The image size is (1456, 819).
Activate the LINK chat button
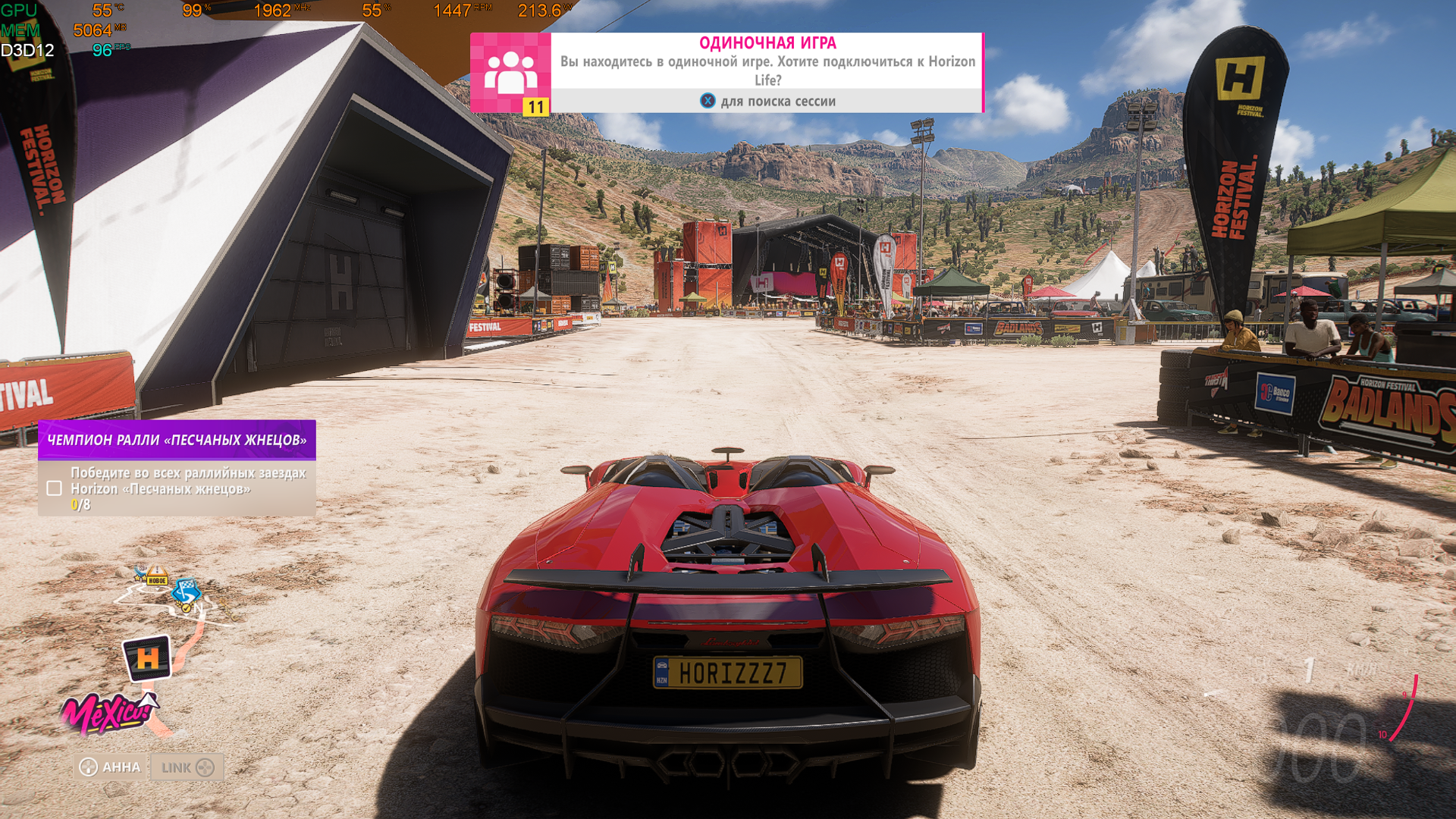(x=187, y=767)
